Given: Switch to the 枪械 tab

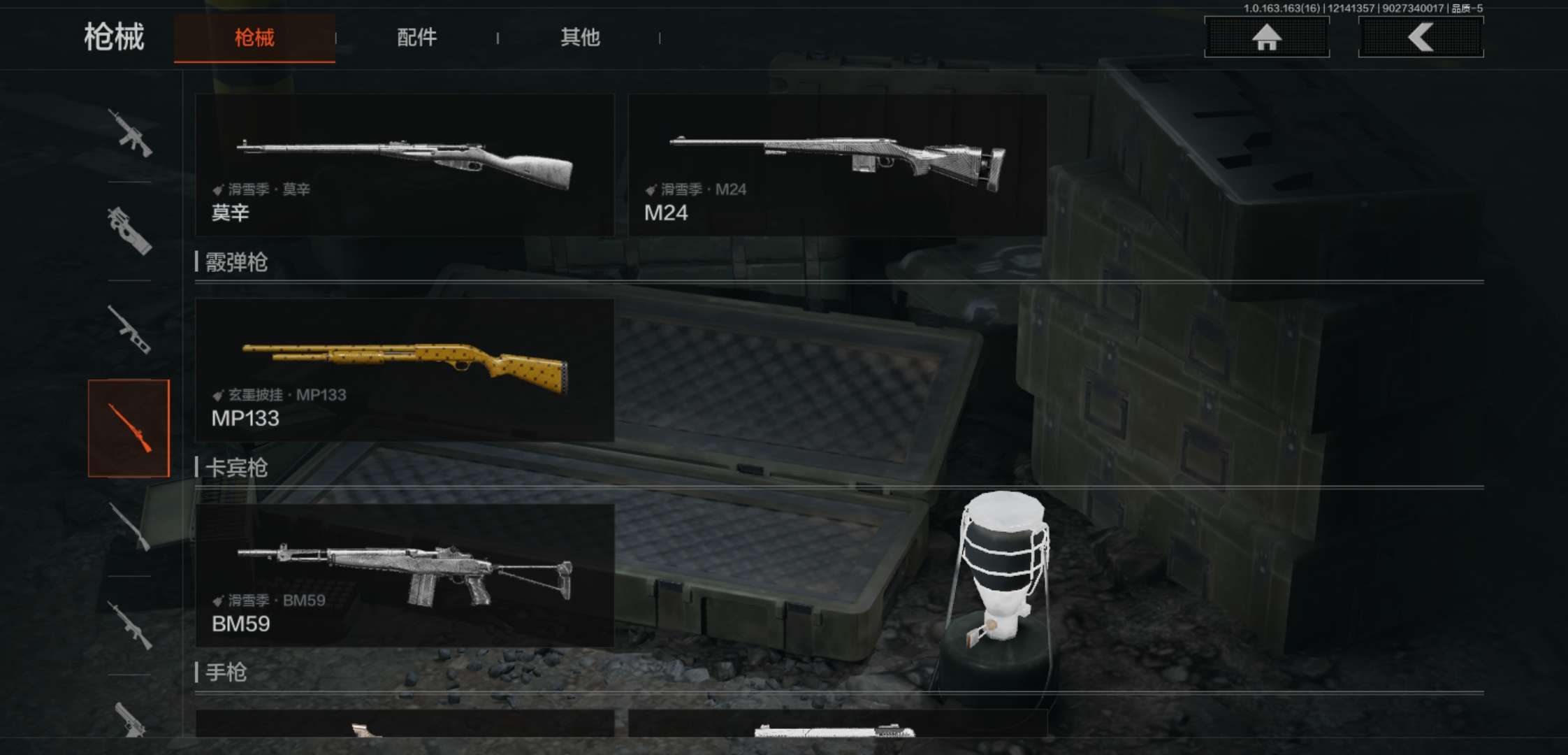Looking at the screenshot, I should coord(254,38).
